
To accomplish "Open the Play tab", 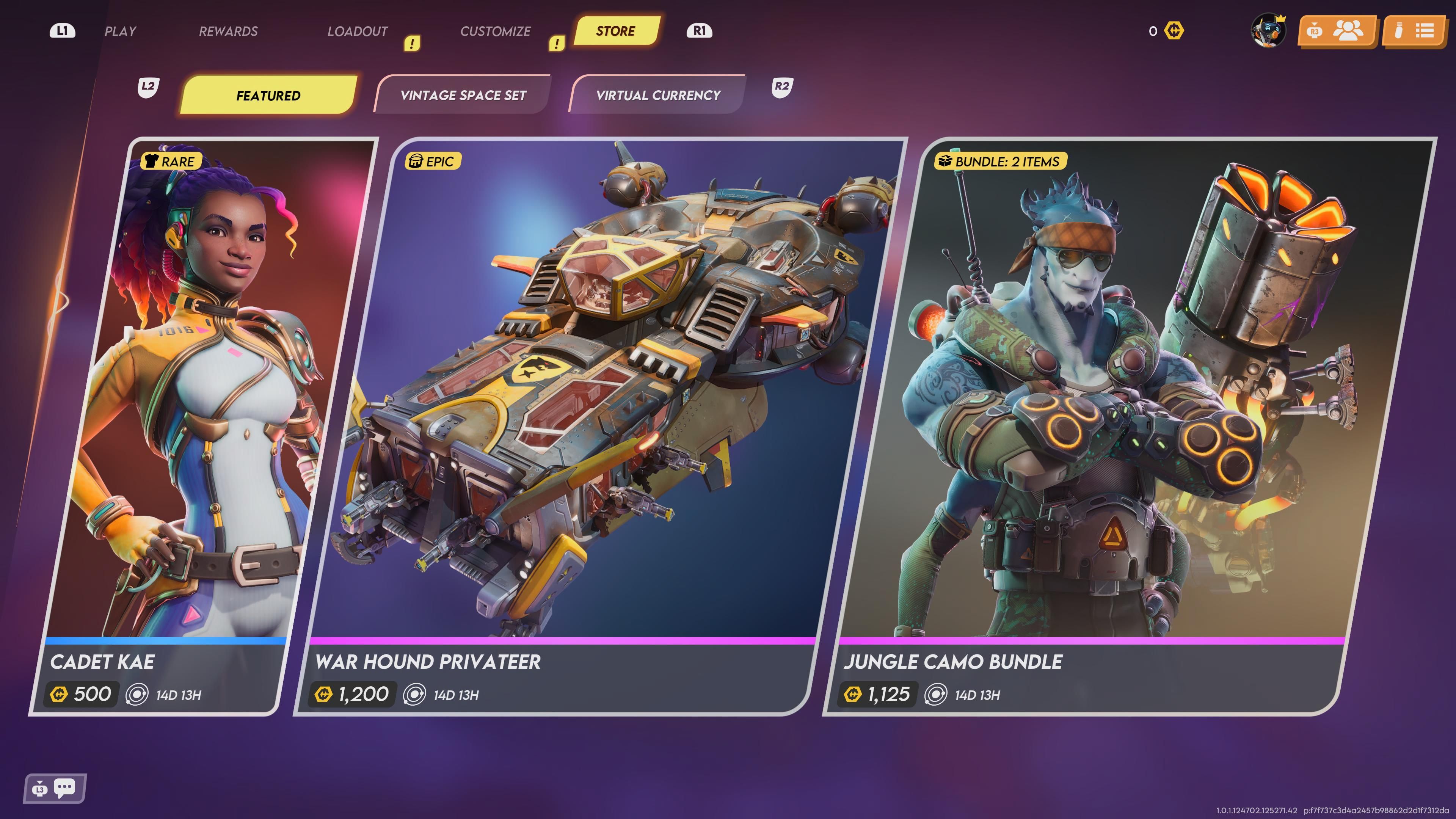I will [x=121, y=31].
